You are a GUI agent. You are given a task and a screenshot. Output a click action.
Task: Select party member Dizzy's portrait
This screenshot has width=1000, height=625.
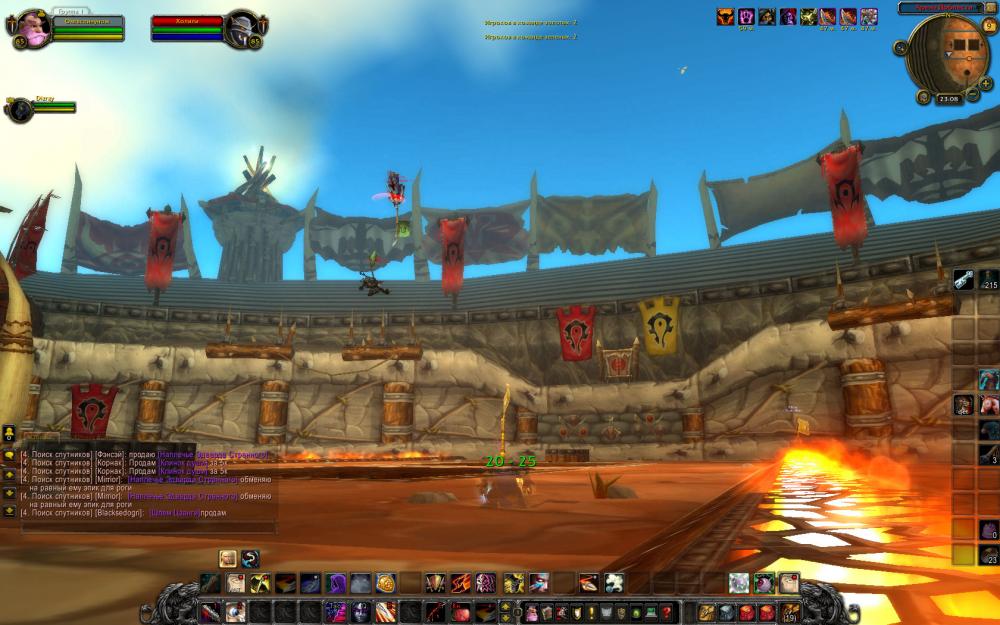(x=19, y=108)
